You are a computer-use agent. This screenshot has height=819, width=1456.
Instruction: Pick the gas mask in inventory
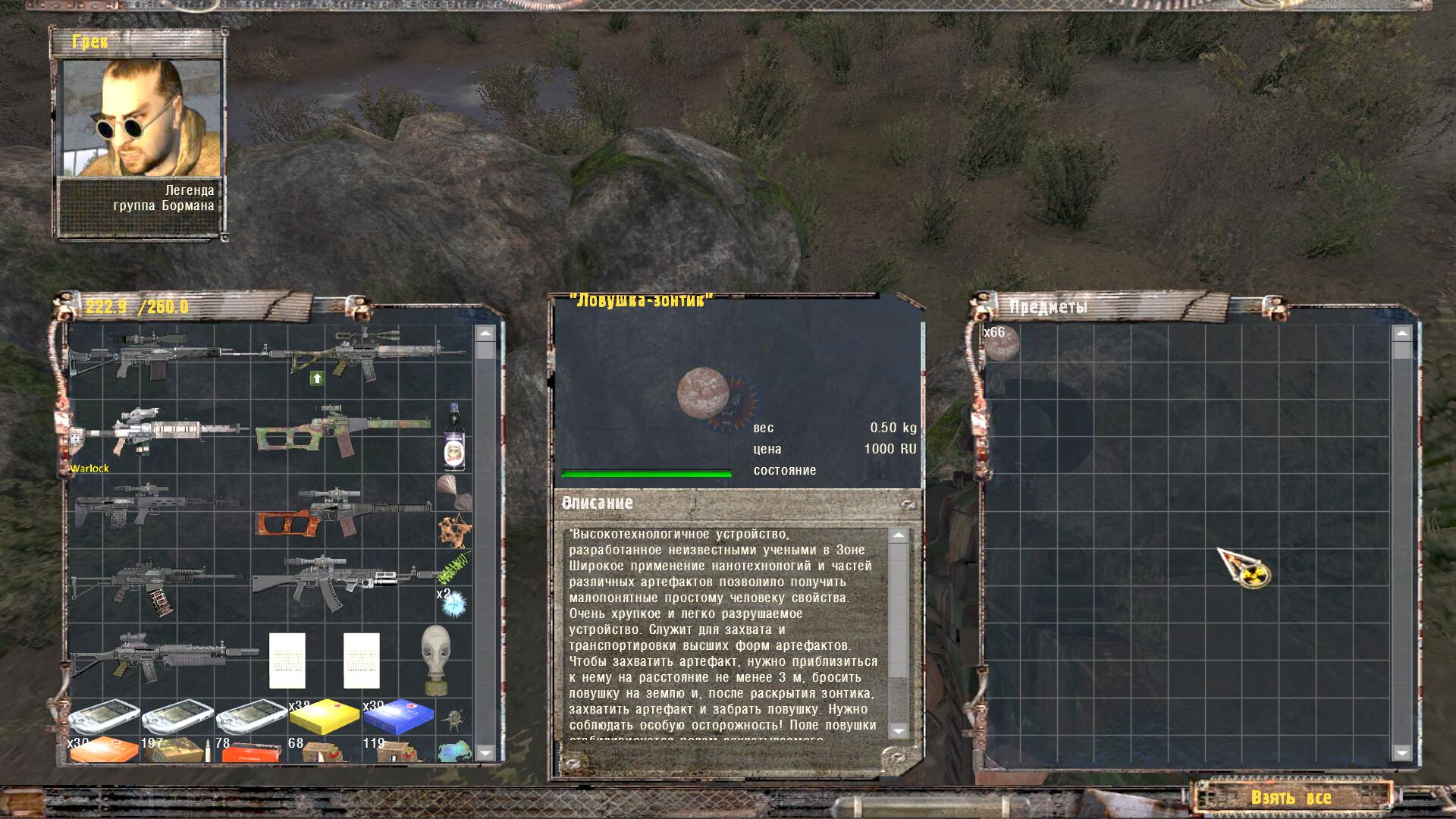[436, 660]
